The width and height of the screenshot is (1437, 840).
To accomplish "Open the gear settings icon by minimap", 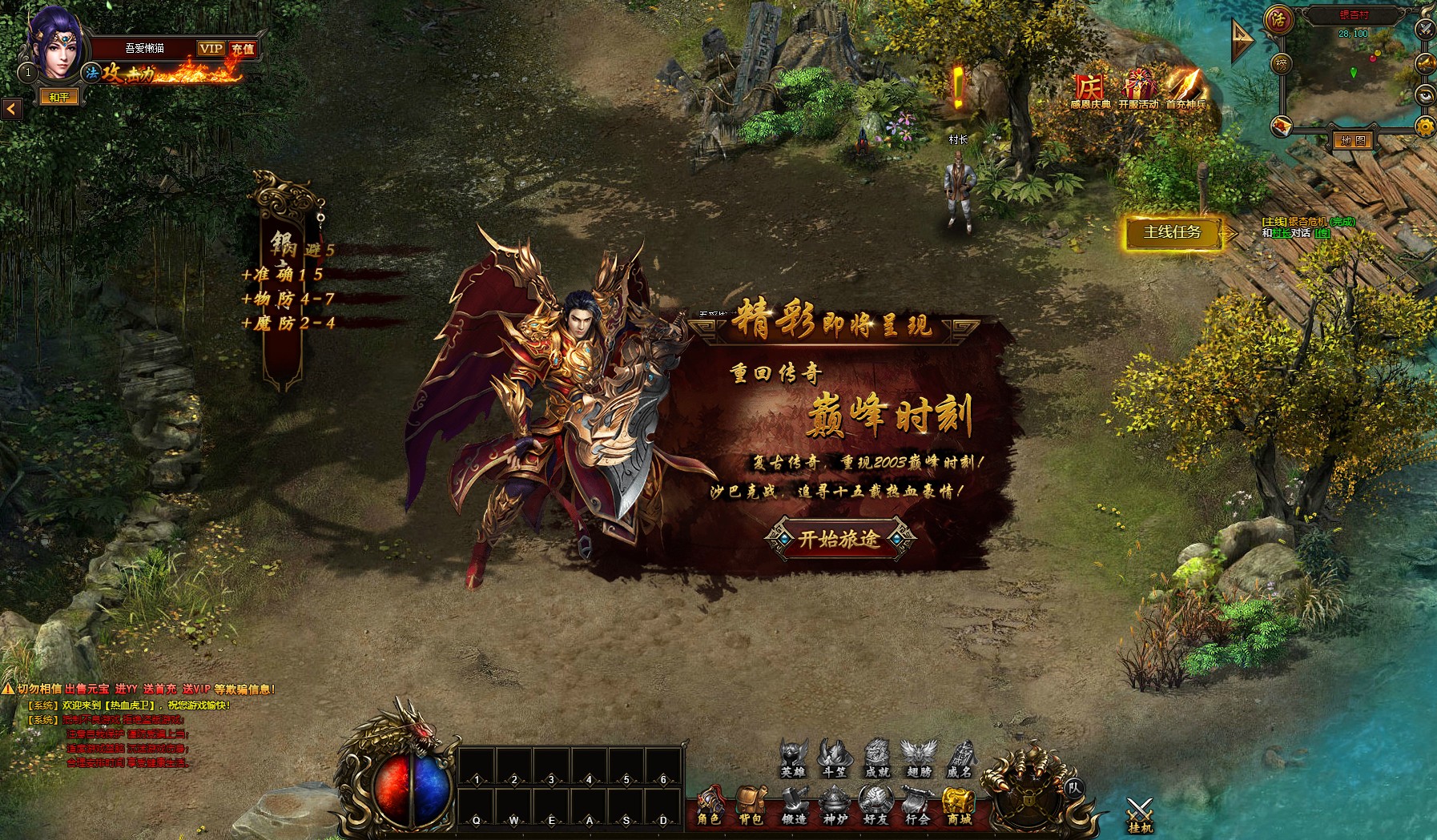I will pyautogui.click(x=1425, y=126).
